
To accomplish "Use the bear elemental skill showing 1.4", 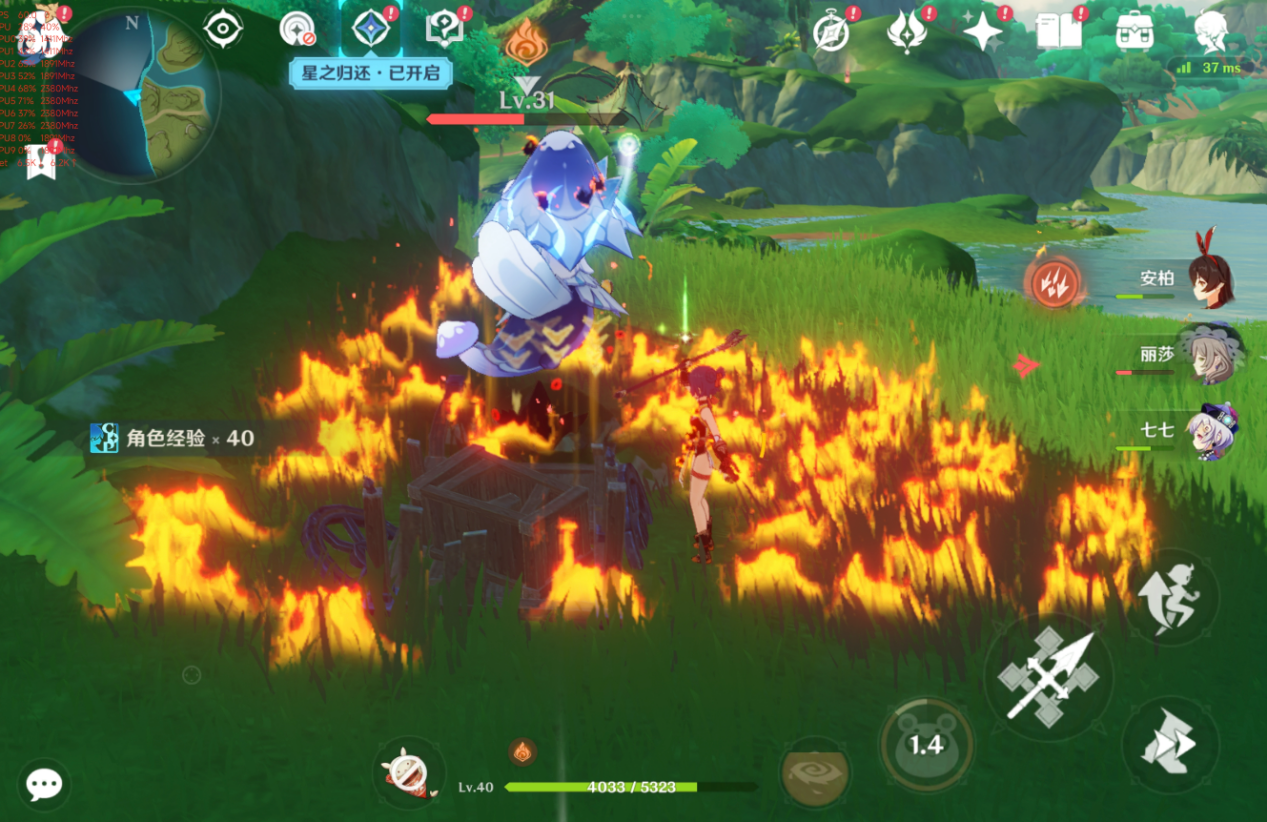I will pyautogui.click(x=926, y=743).
